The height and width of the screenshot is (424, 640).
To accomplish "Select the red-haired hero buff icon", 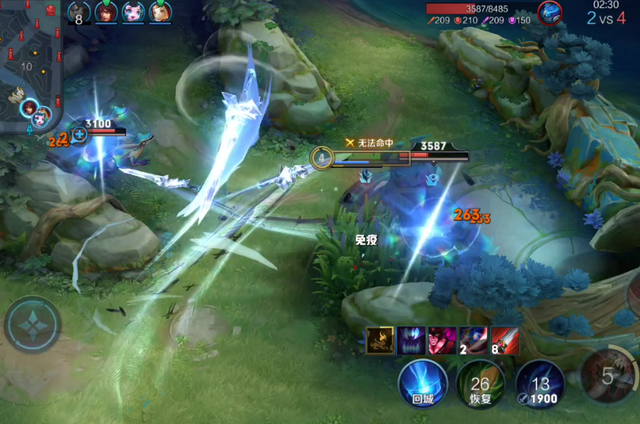I will (442, 341).
